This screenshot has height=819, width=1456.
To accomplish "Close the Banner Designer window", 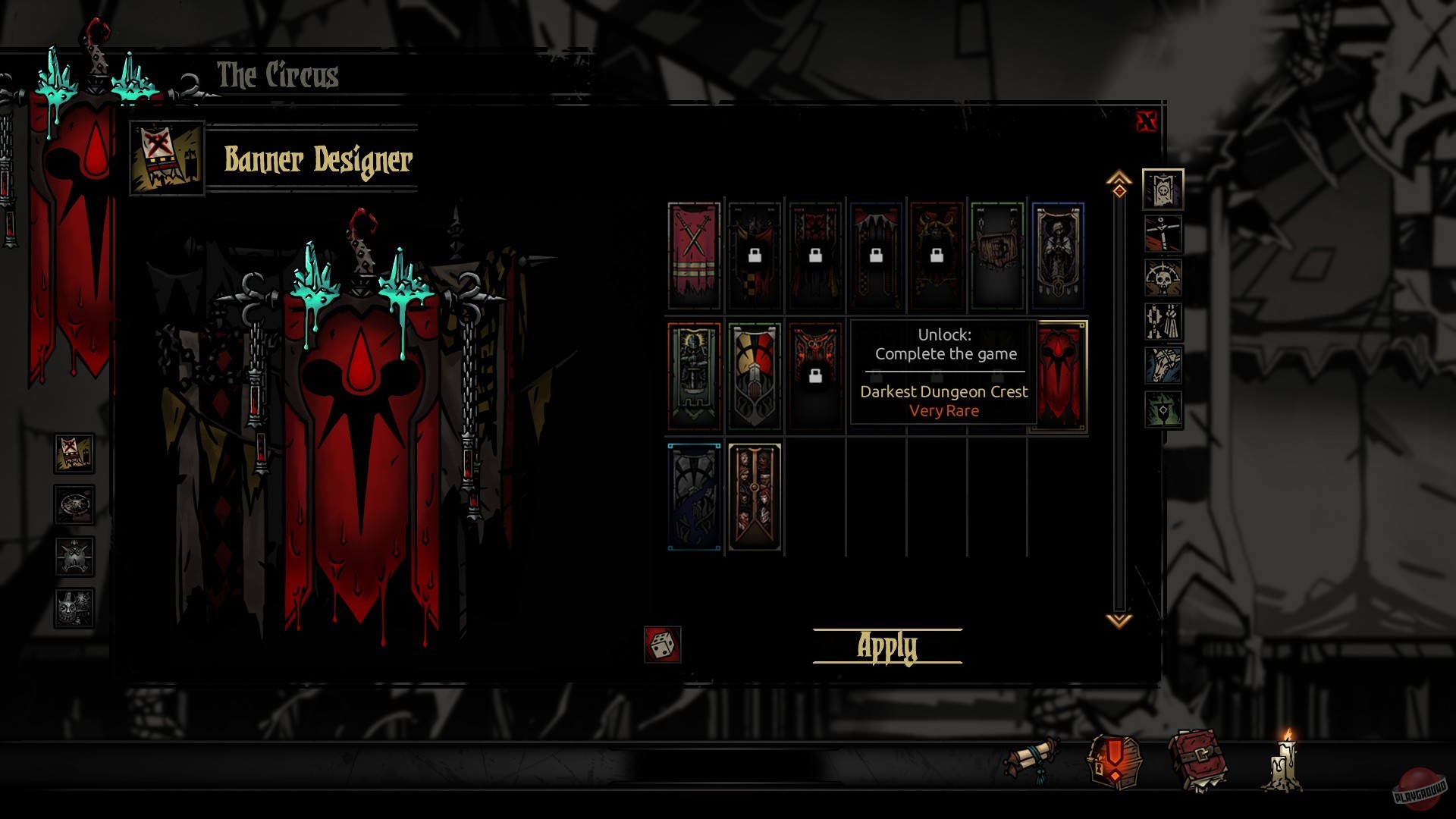I will [1146, 121].
